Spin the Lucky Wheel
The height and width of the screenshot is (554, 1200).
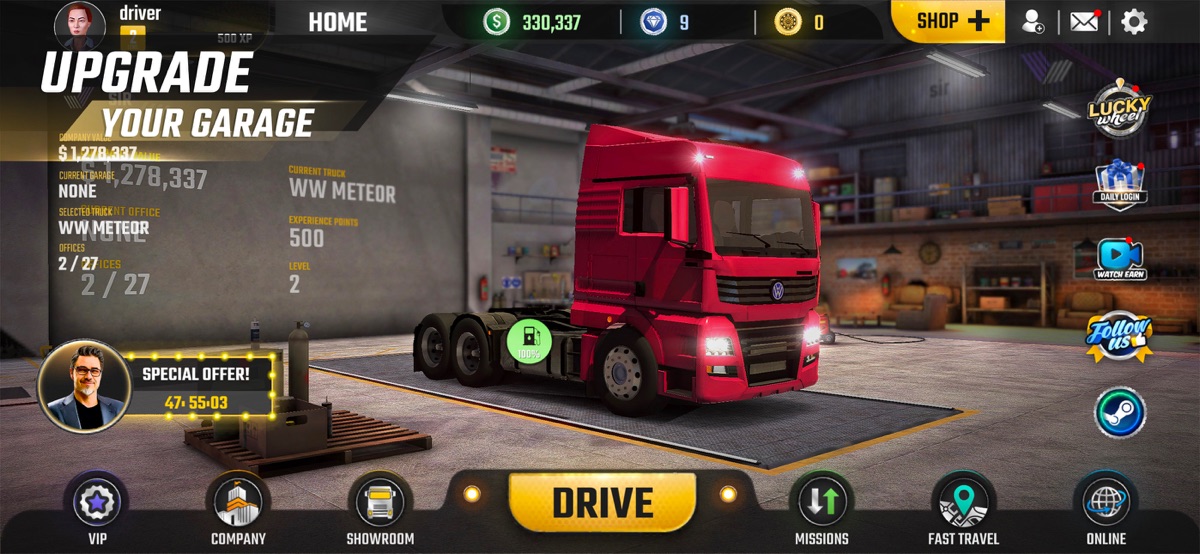coord(1120,108)
